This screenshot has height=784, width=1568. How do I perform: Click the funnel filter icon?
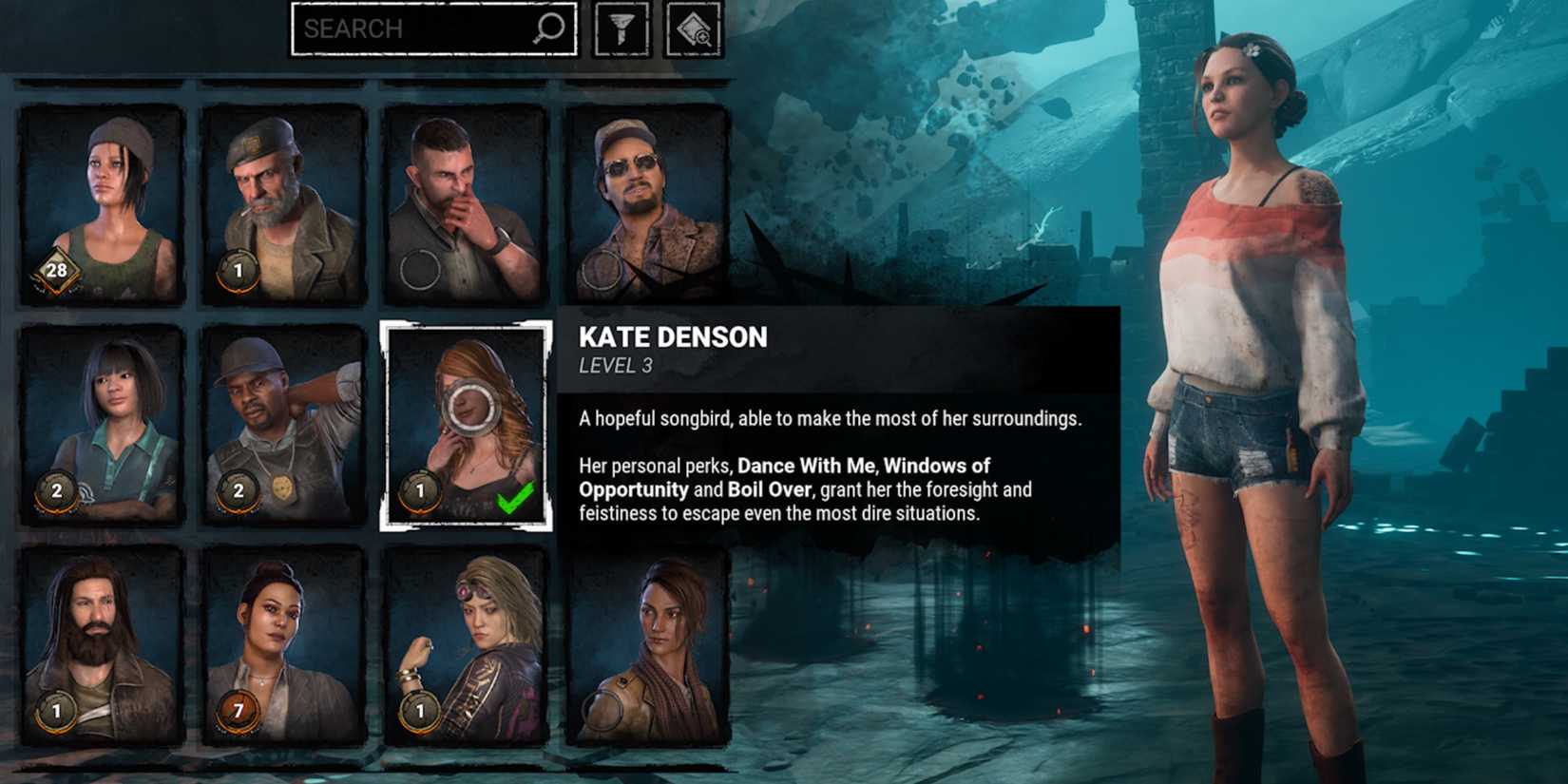(621, 28)
